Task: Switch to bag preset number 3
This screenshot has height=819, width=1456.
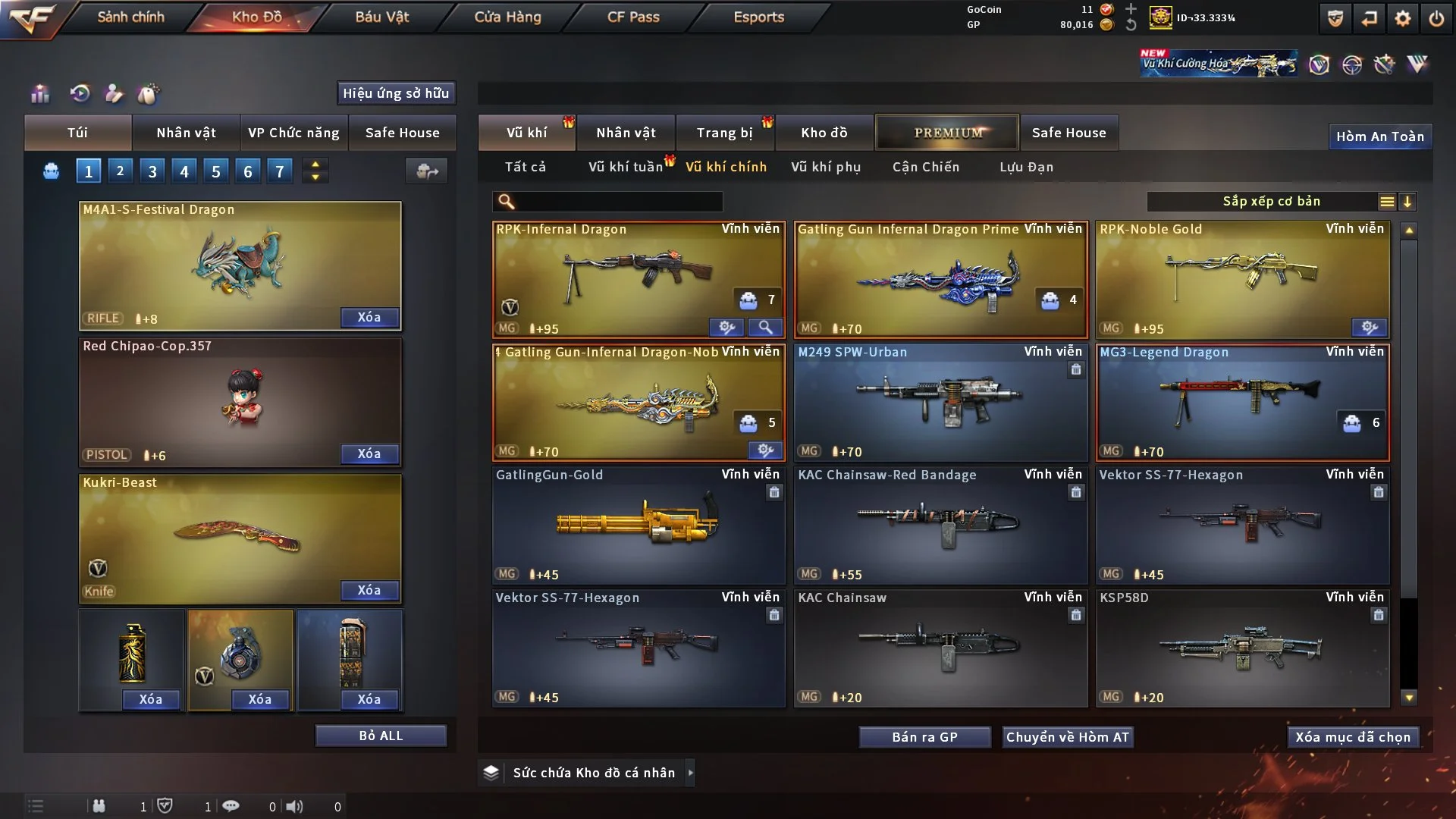Action: coord(152,171)
